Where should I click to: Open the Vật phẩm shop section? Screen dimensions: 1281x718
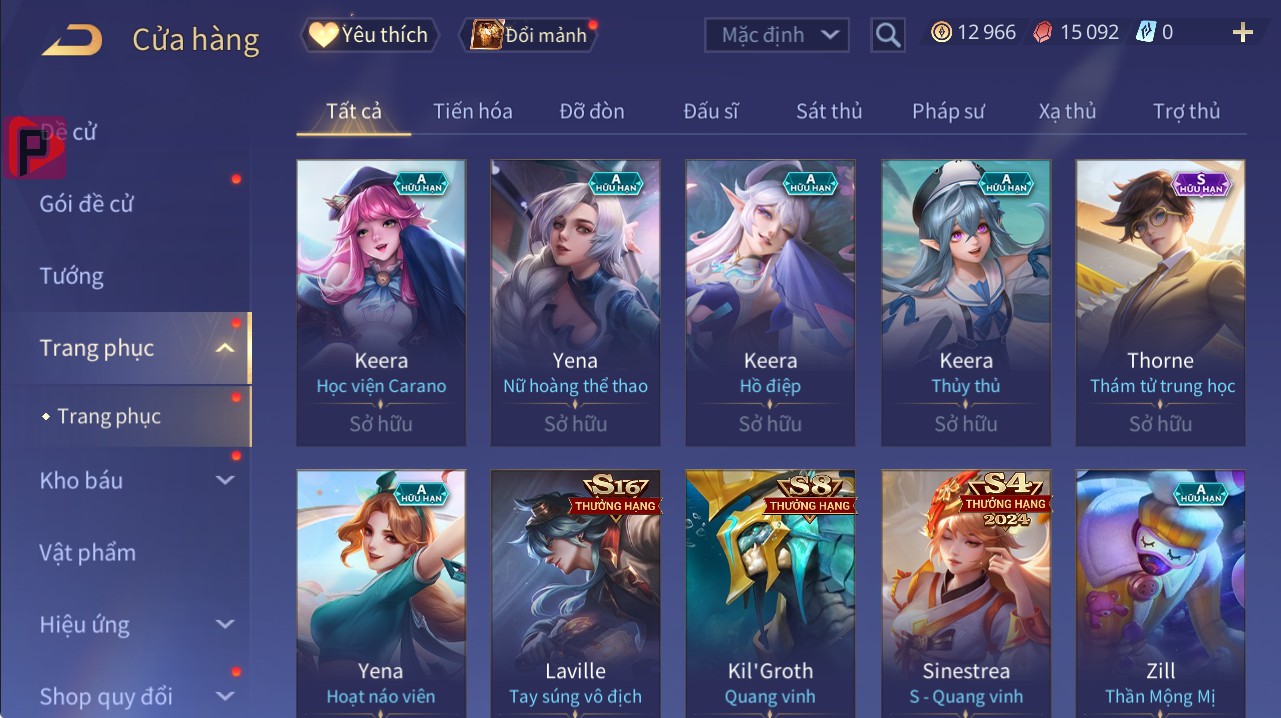[x=87, y=552]
